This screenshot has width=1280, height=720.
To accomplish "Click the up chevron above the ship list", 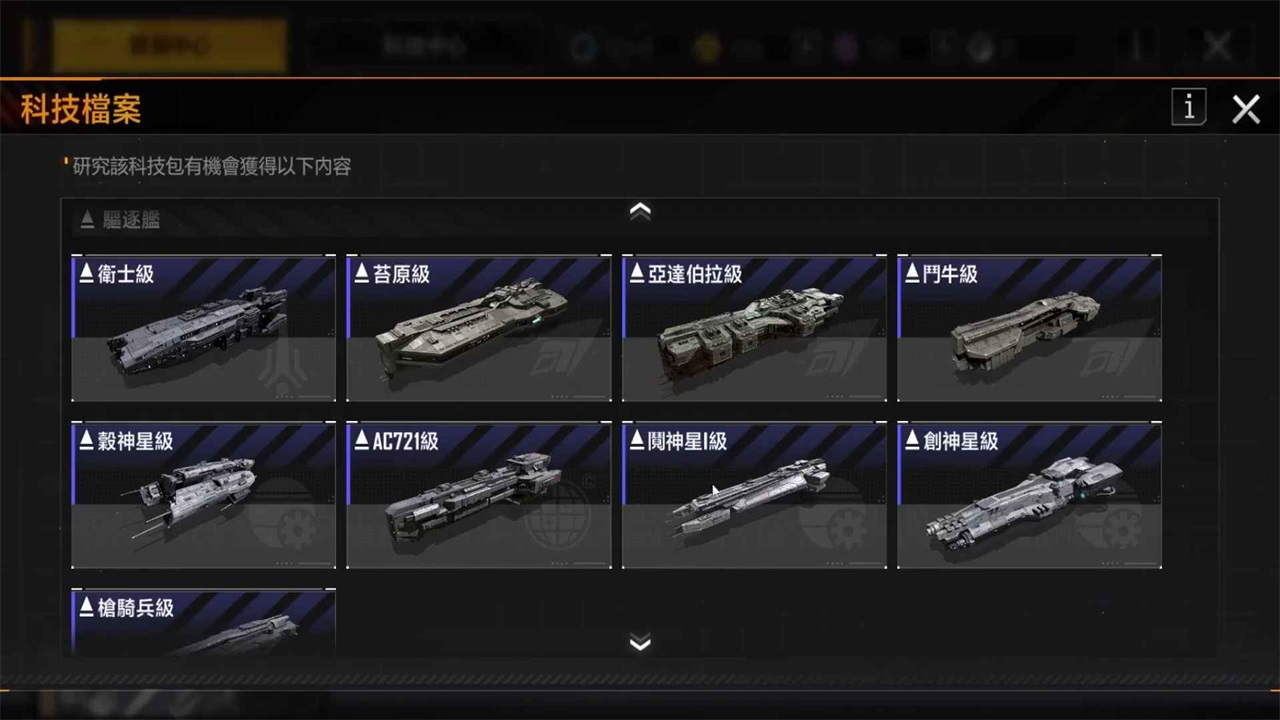I will tap(640, 211).
